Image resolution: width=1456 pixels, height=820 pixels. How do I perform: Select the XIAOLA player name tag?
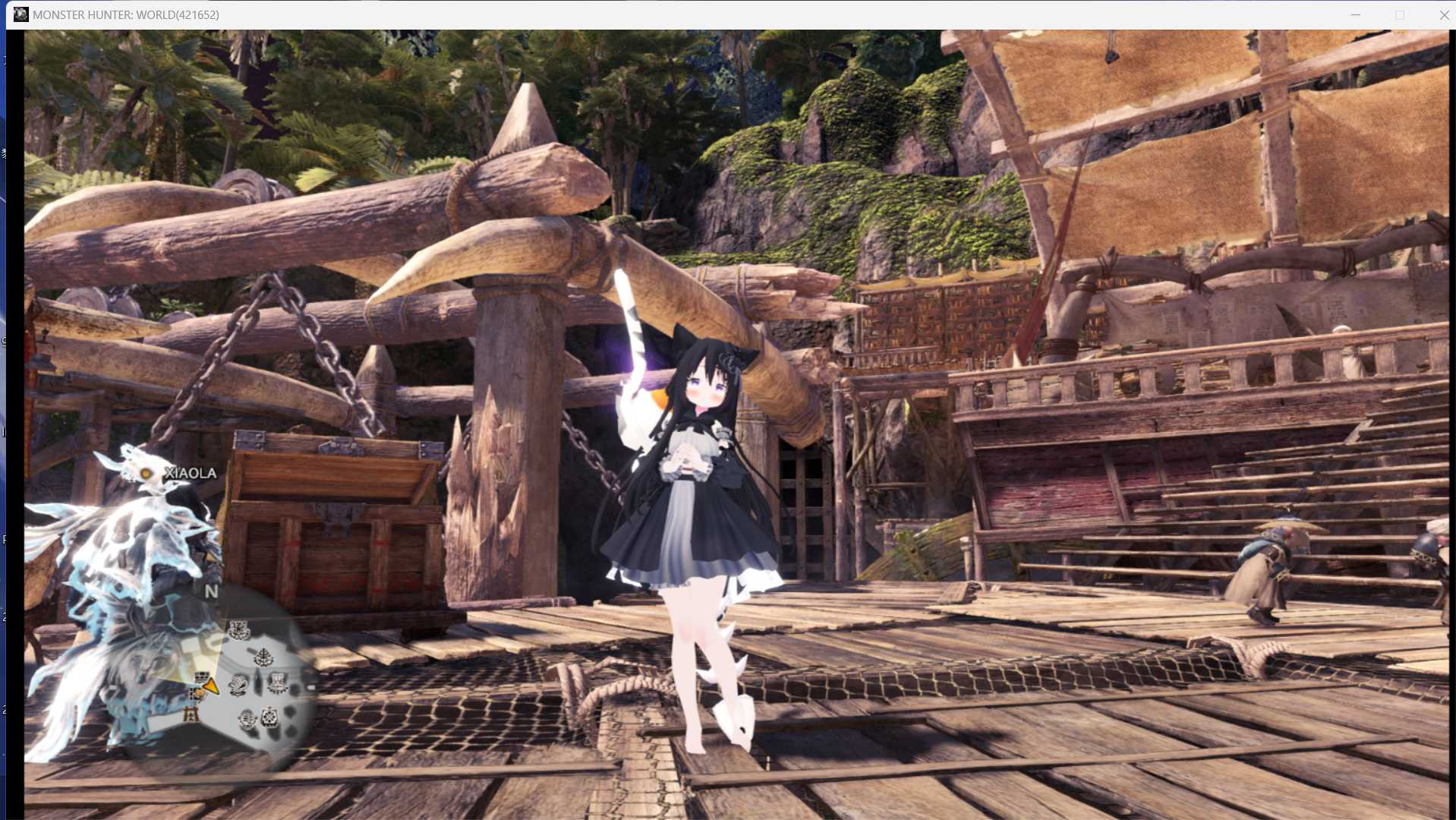[x=191, y=473]
